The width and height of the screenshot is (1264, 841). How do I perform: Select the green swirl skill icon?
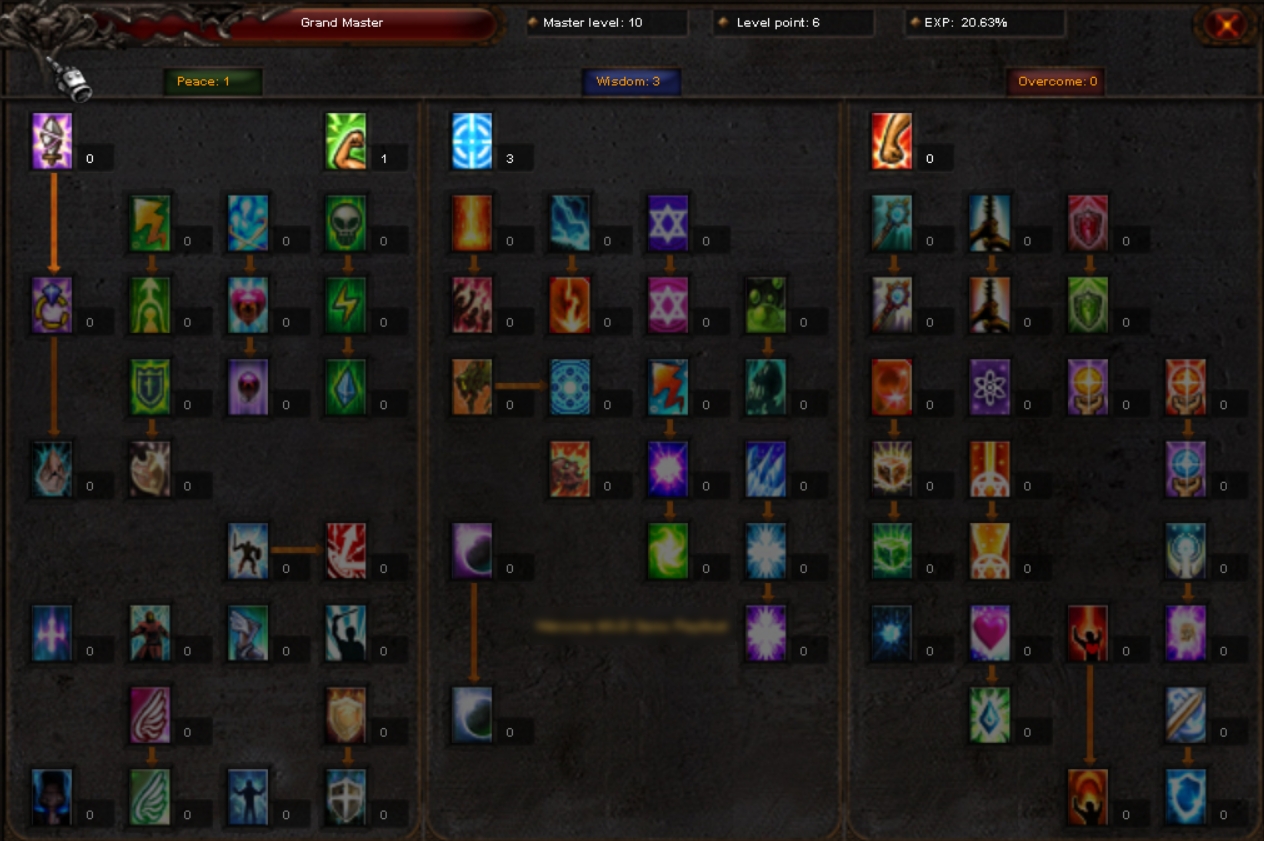coord(668,551)
